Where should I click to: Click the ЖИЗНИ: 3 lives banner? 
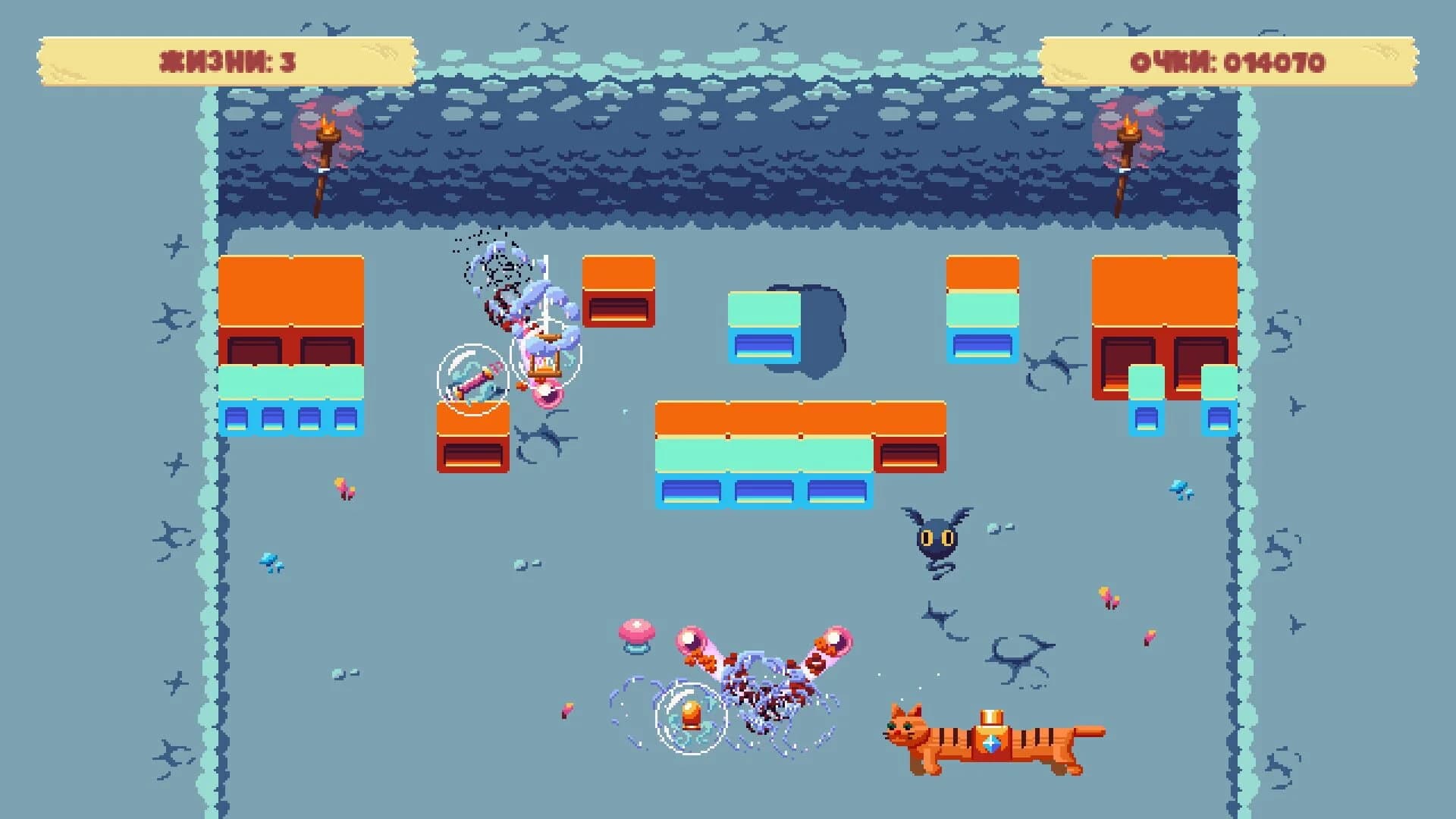click(x=224, y=61)
